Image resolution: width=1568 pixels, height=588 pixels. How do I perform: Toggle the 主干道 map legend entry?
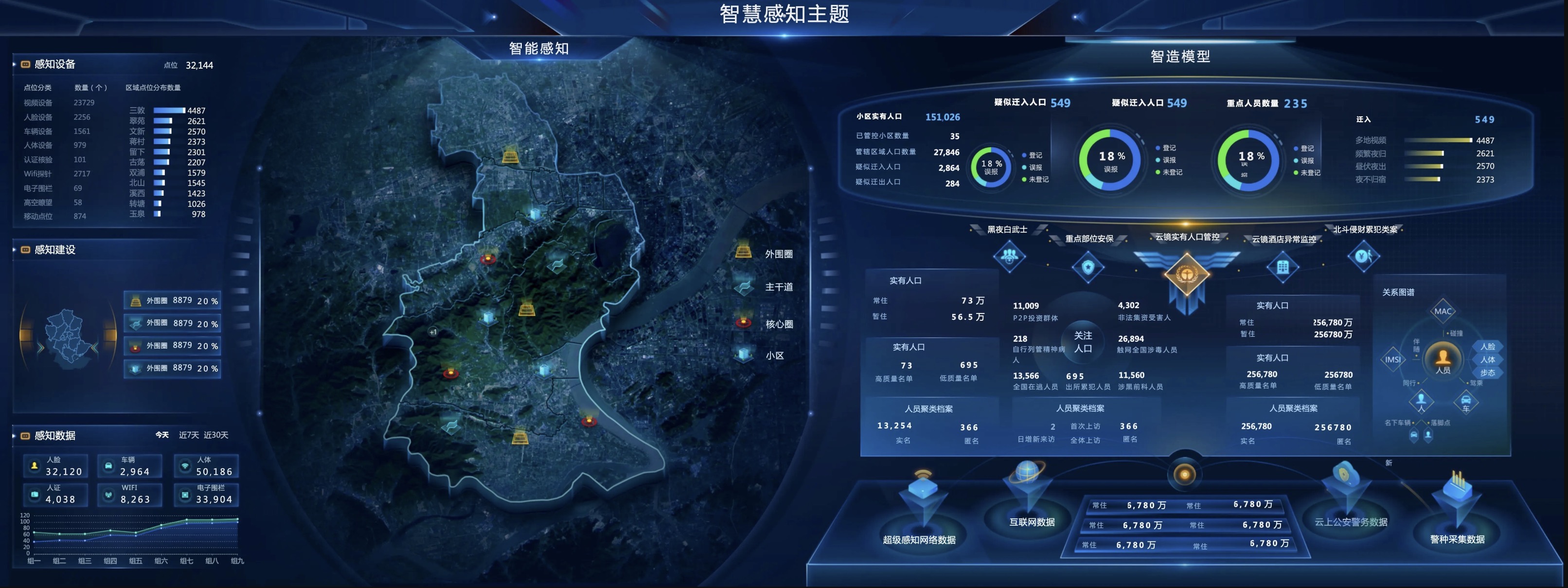pos(778,287)
